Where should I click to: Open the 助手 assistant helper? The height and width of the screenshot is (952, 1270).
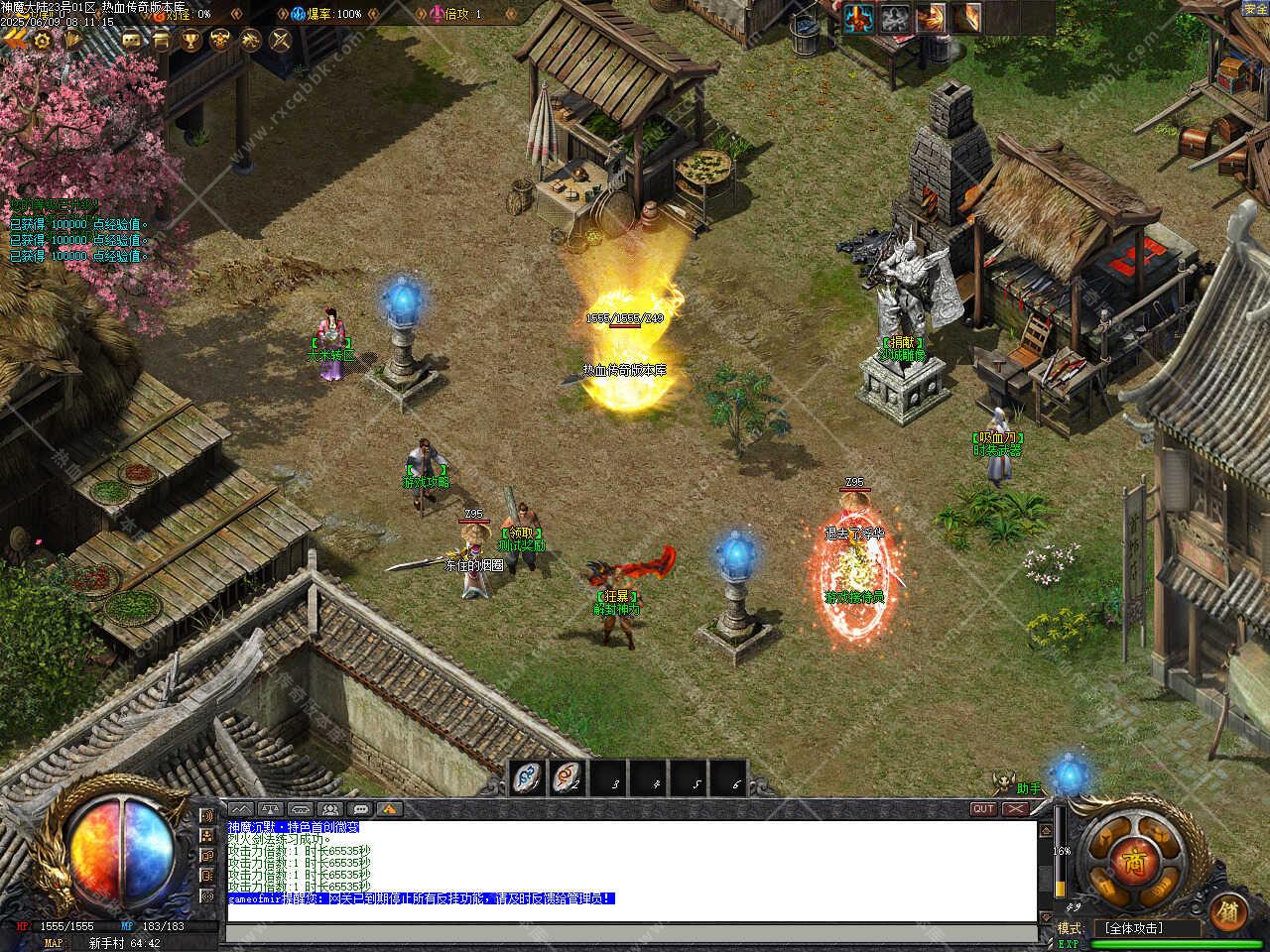1029,788
